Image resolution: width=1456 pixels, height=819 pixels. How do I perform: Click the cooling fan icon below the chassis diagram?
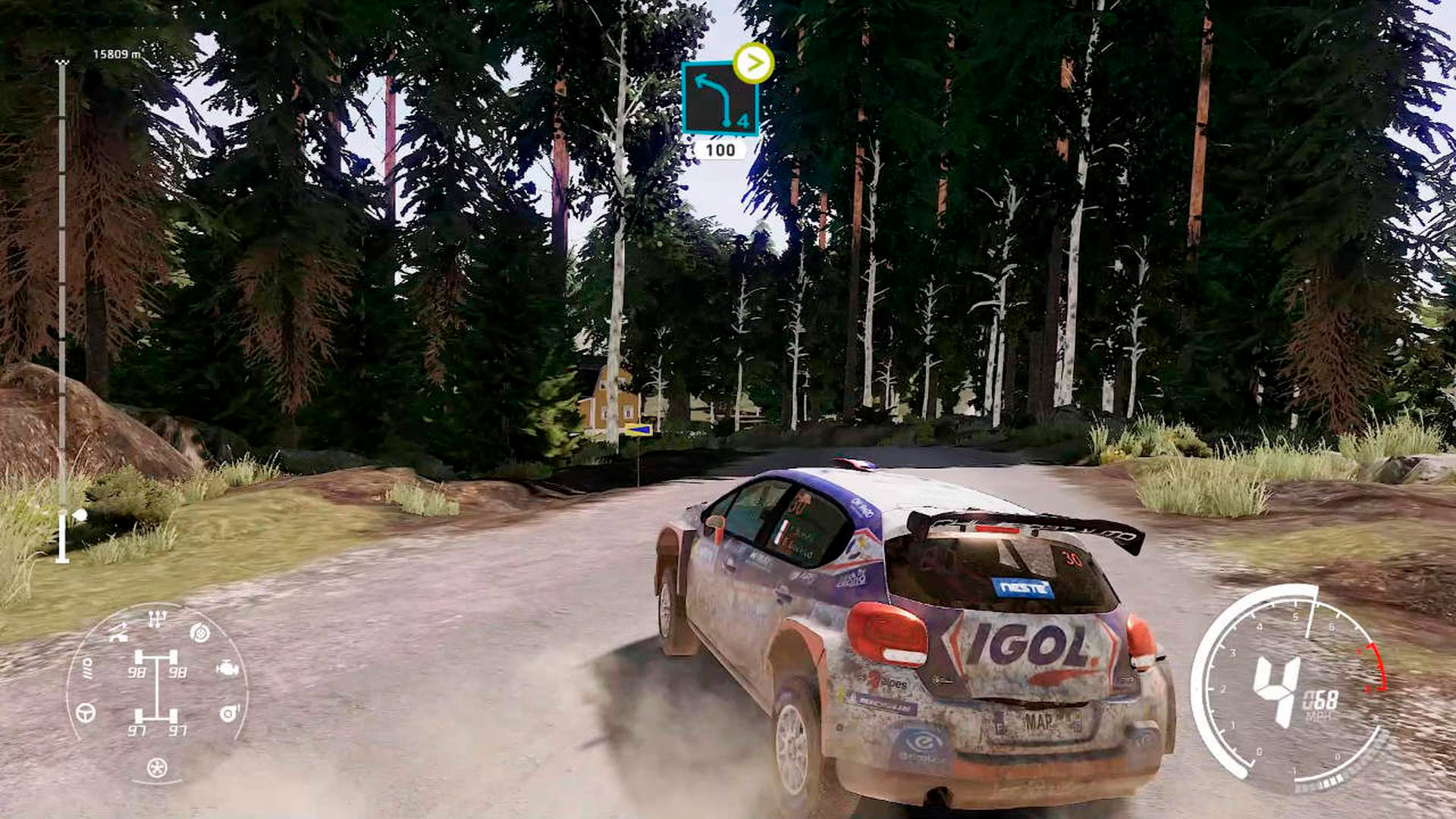click(156, 767)
